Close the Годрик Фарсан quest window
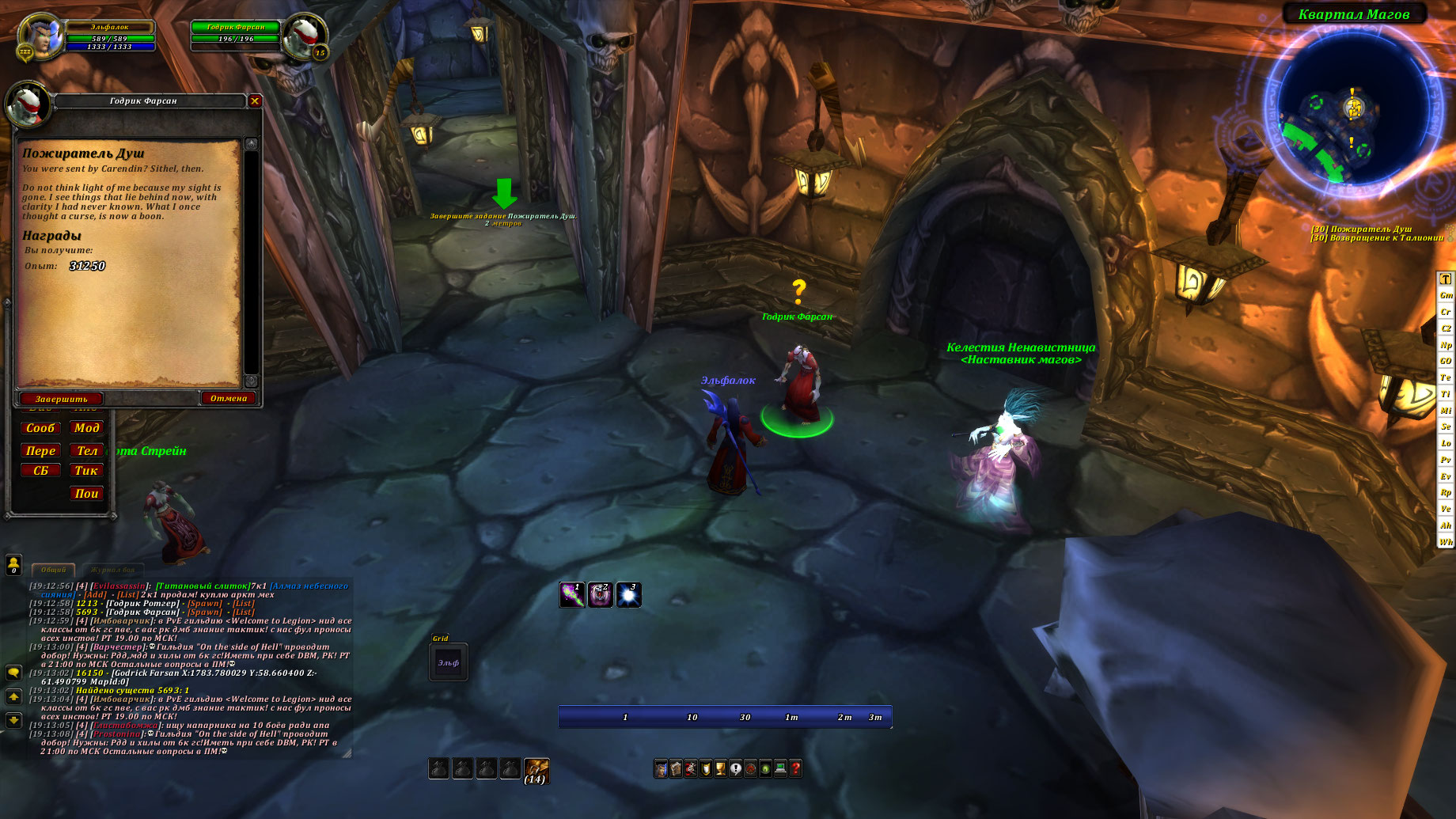 255,101
